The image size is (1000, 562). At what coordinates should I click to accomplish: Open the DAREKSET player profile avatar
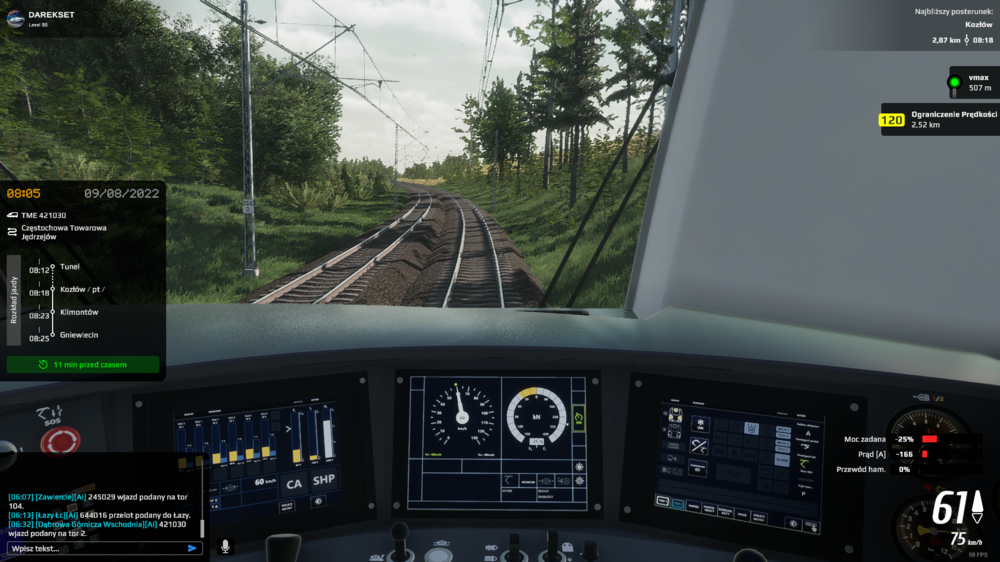click(x=17, y=19)
